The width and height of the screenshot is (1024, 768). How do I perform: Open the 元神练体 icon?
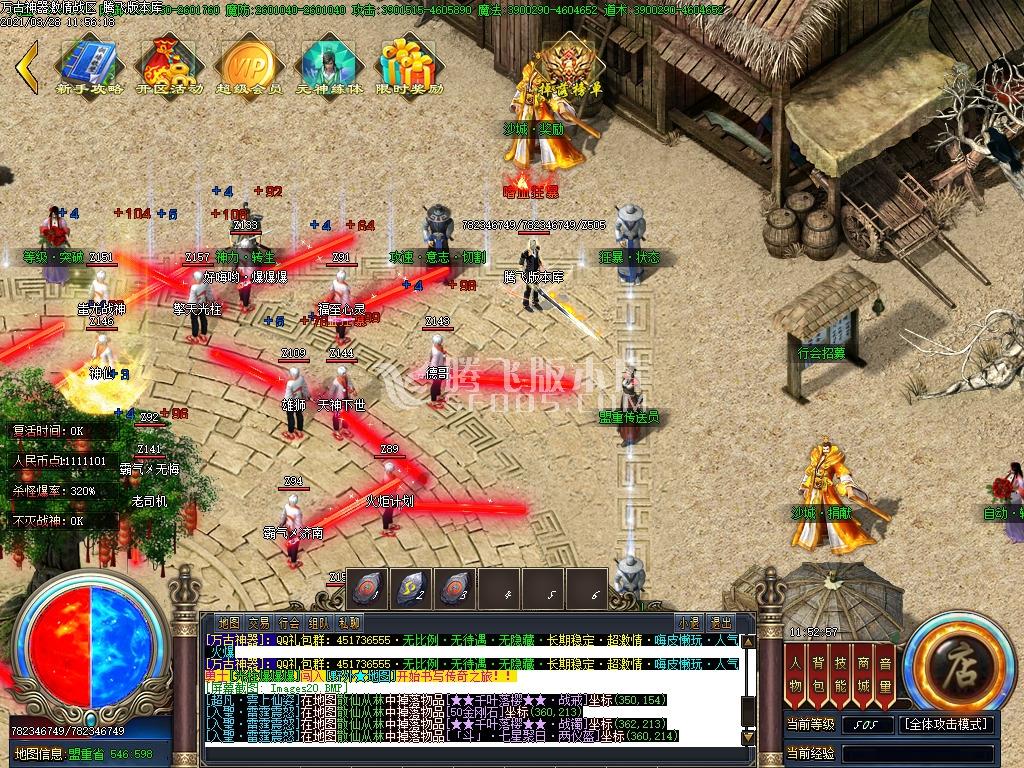click(329, 64)
